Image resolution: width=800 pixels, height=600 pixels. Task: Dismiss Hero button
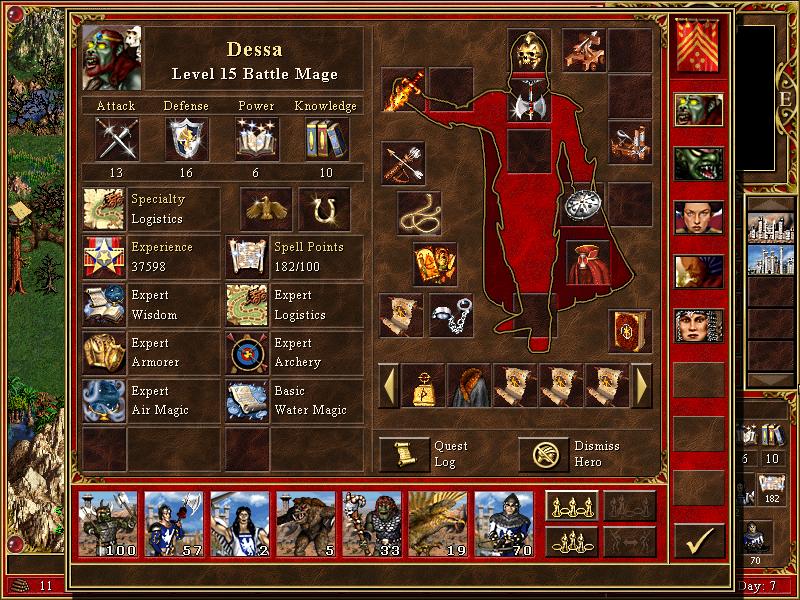(543, 455)
